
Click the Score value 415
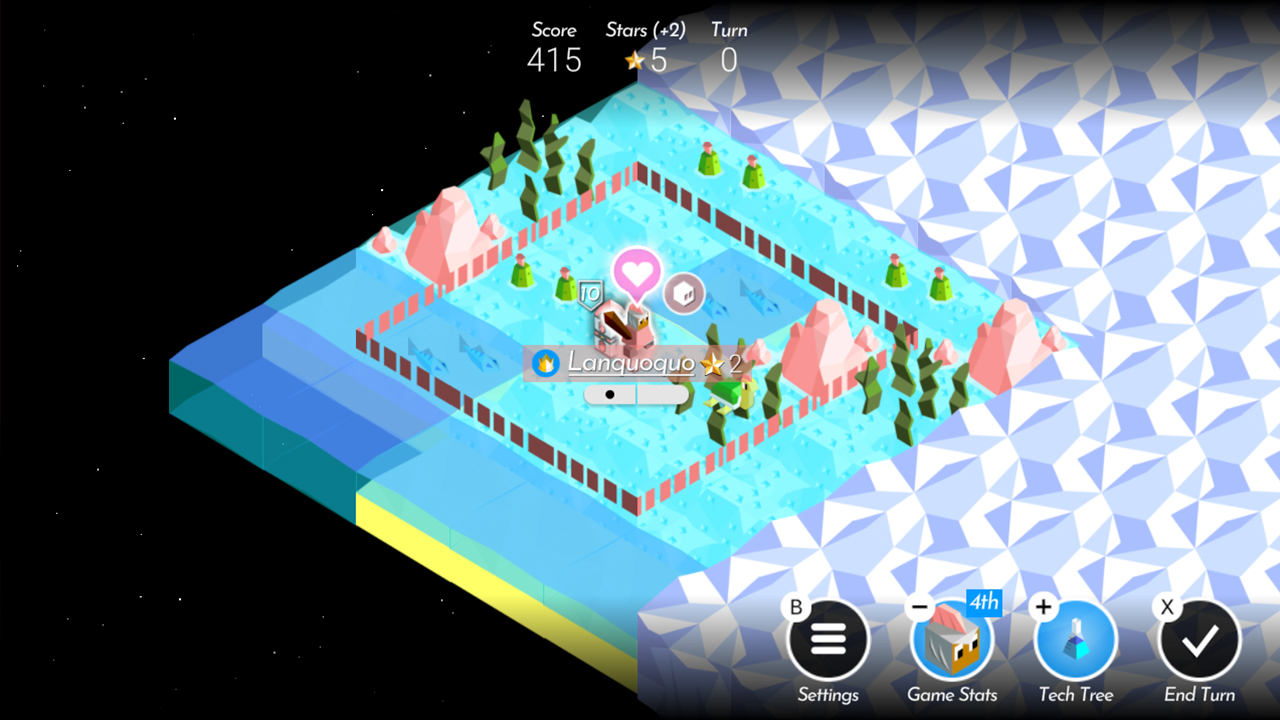pos(555,60)
